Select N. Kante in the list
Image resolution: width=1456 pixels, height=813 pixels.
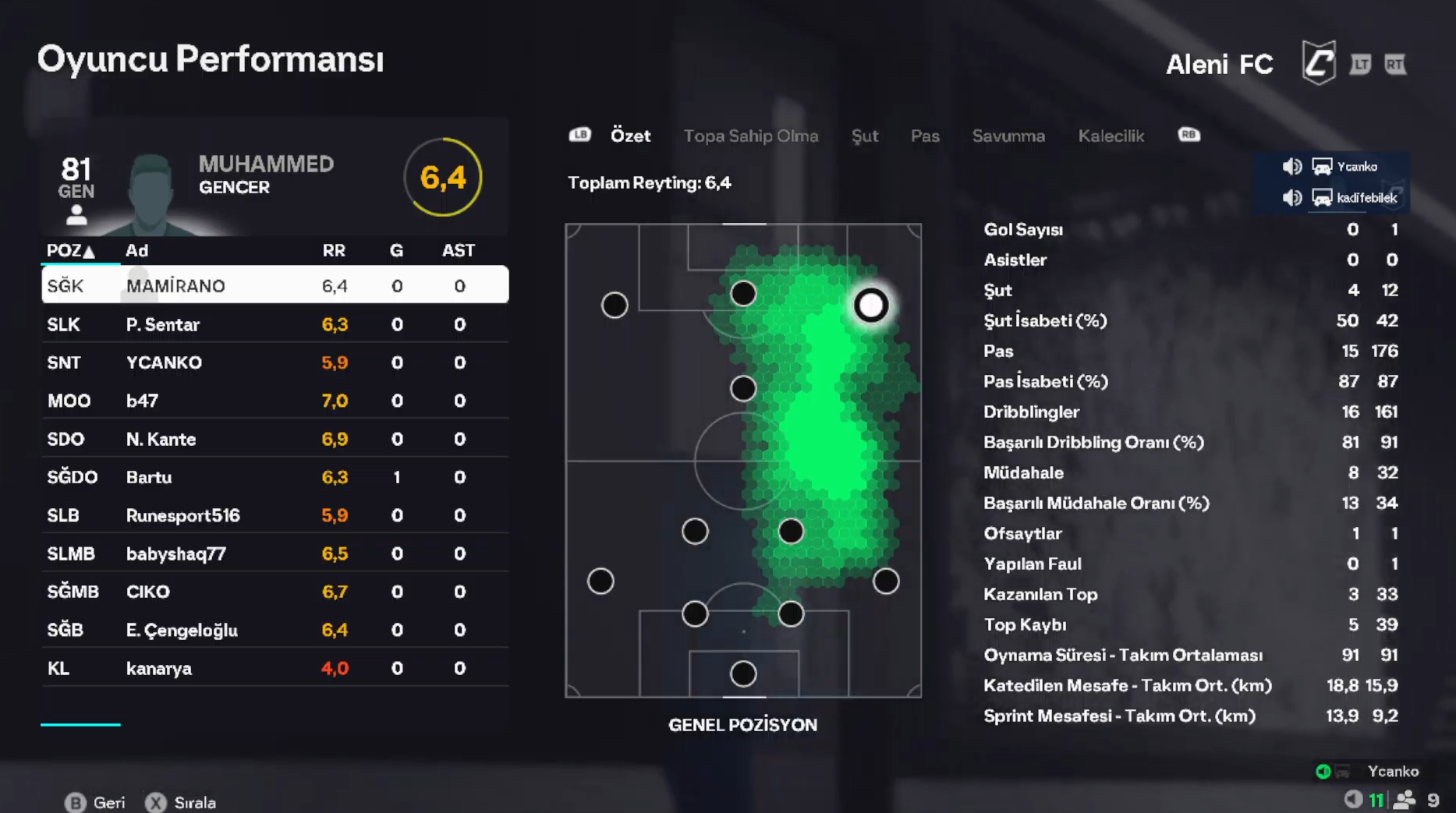tap(275, 439)
